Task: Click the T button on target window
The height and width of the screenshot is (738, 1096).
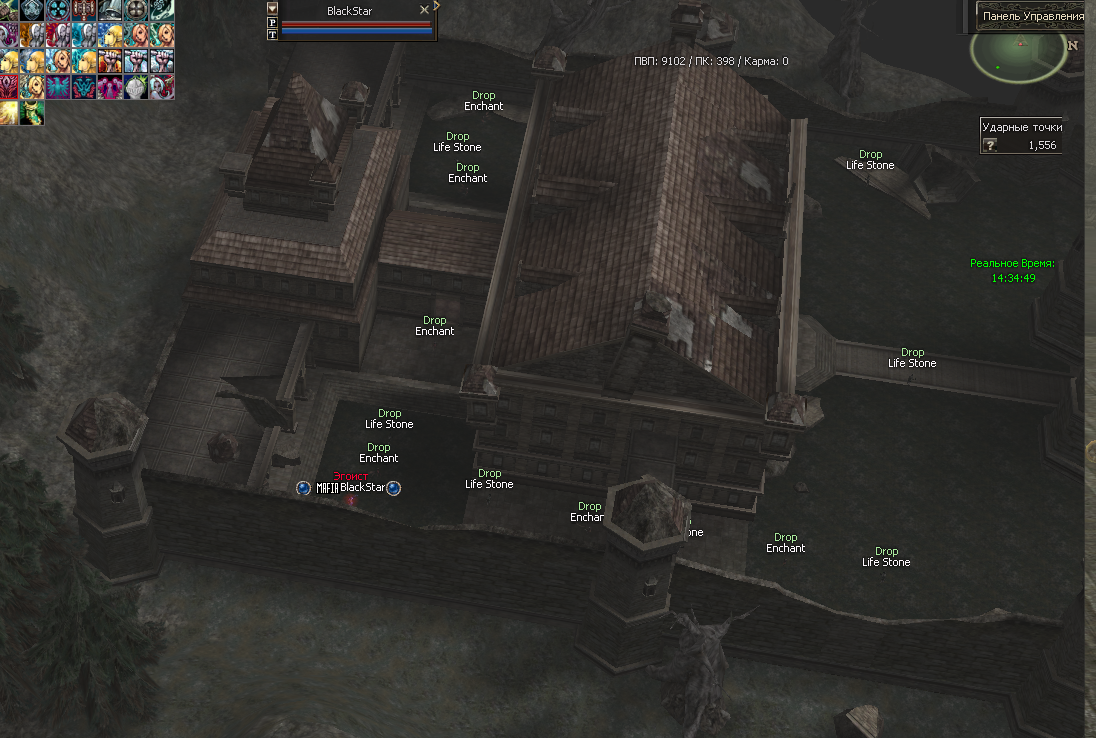Action: click(272, 34)
